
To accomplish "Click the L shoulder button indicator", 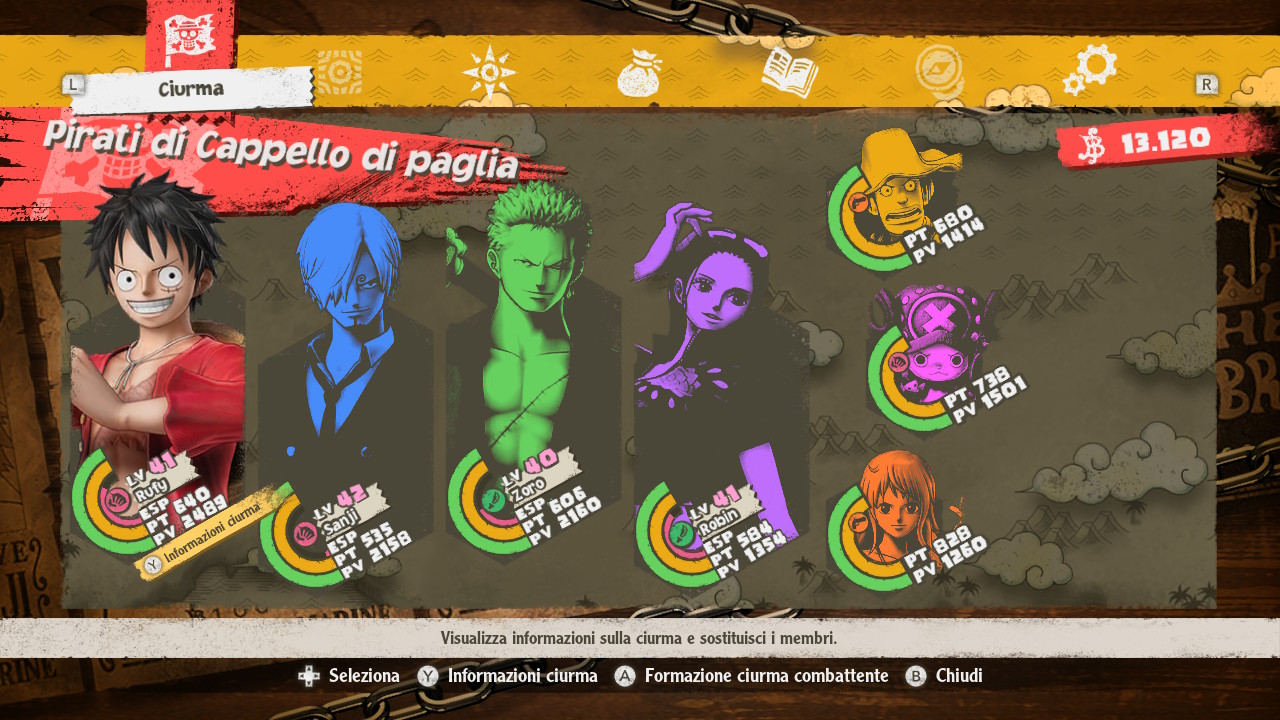I will (72, 84).
